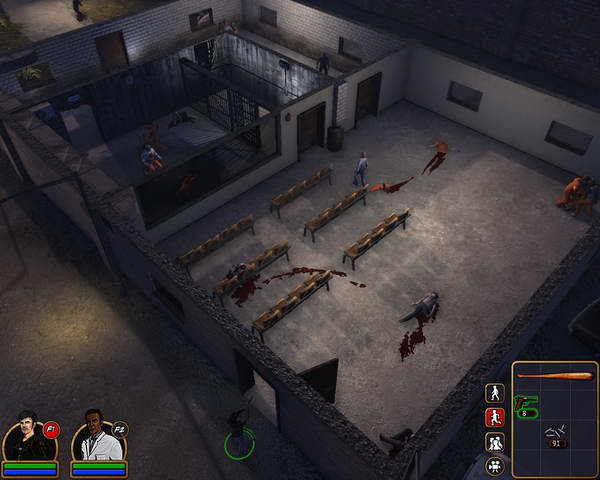This screenshot has width=600, height=480.
Task: Select the baseball bat in inventory
Action: [555, 376]
